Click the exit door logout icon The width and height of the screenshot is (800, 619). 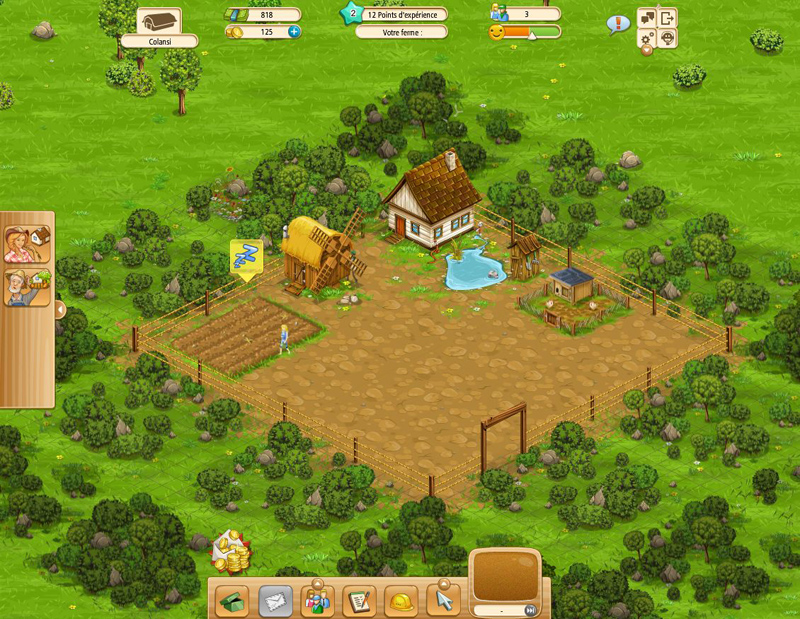[x=668, y=18]
